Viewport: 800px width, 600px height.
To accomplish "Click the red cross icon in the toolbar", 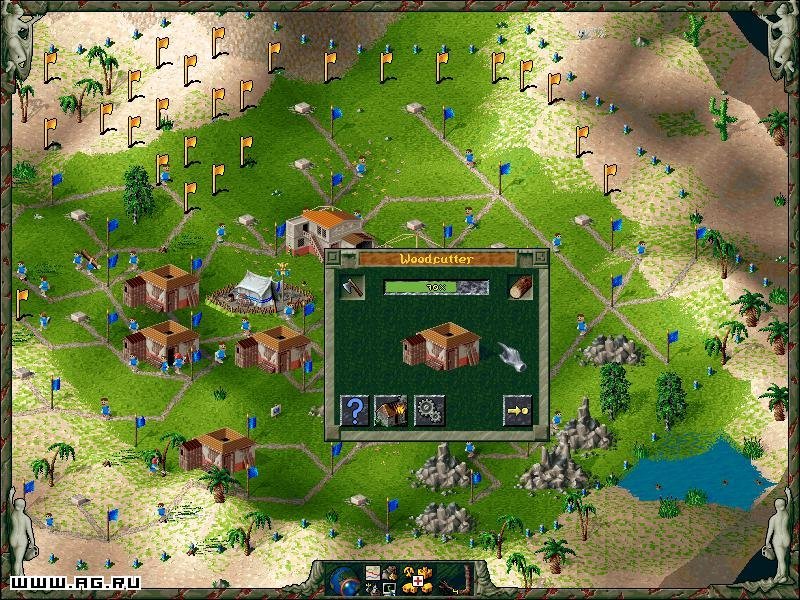I will pos(418,581).
